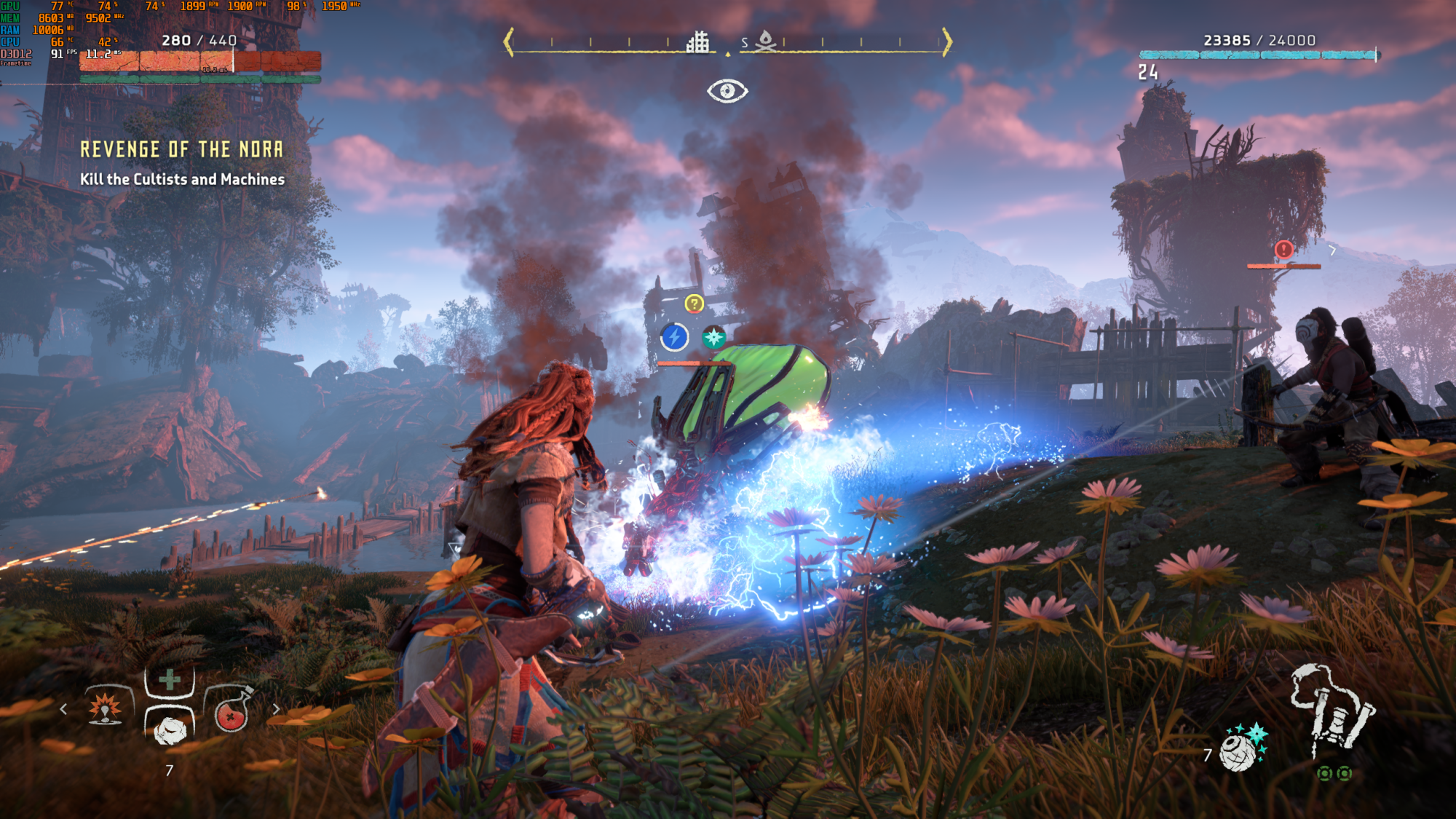
Task: Click the campfire marker on the compass
Action: tap(765, 41)
